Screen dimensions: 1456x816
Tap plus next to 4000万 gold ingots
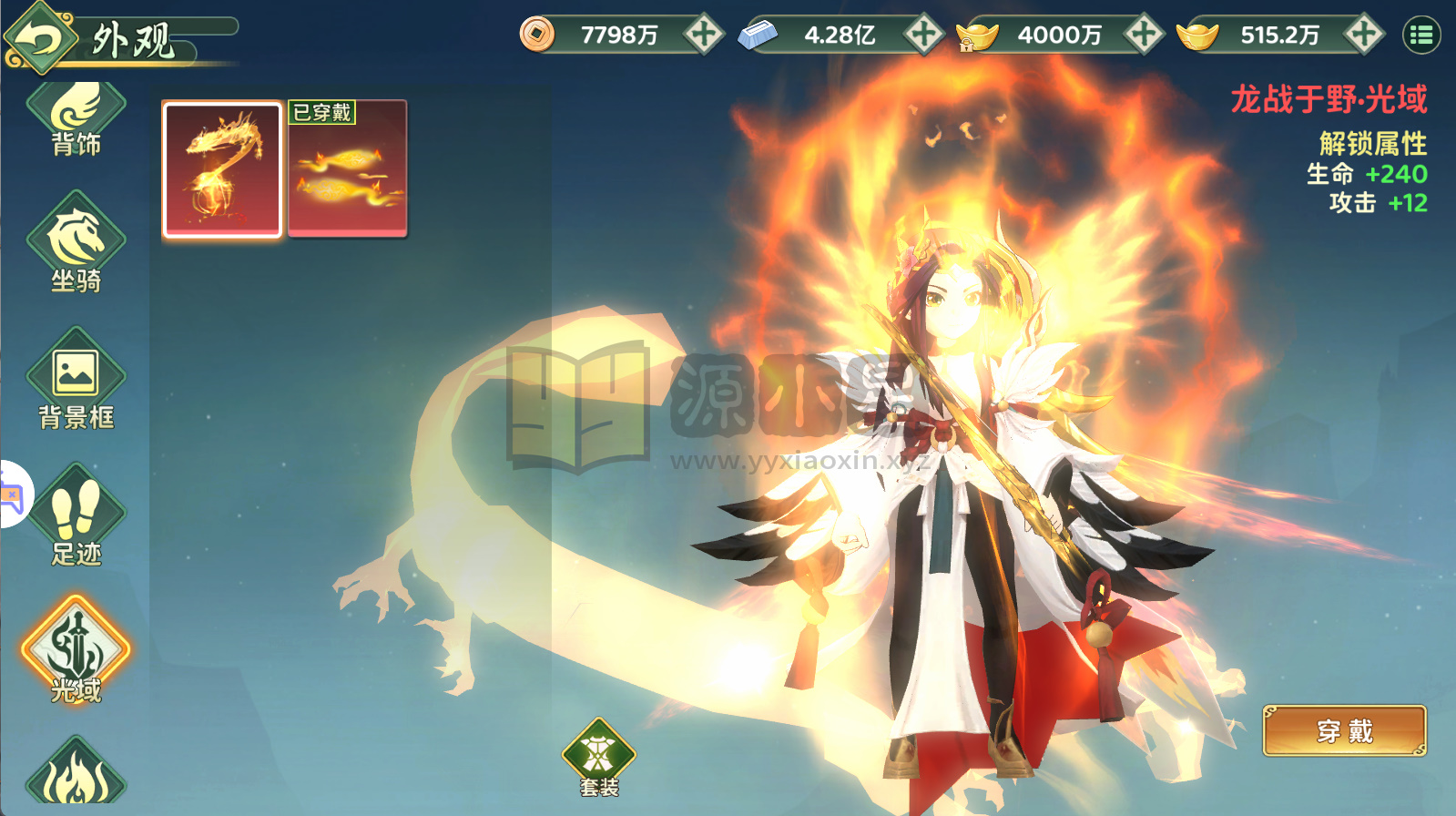[1145, 33]
